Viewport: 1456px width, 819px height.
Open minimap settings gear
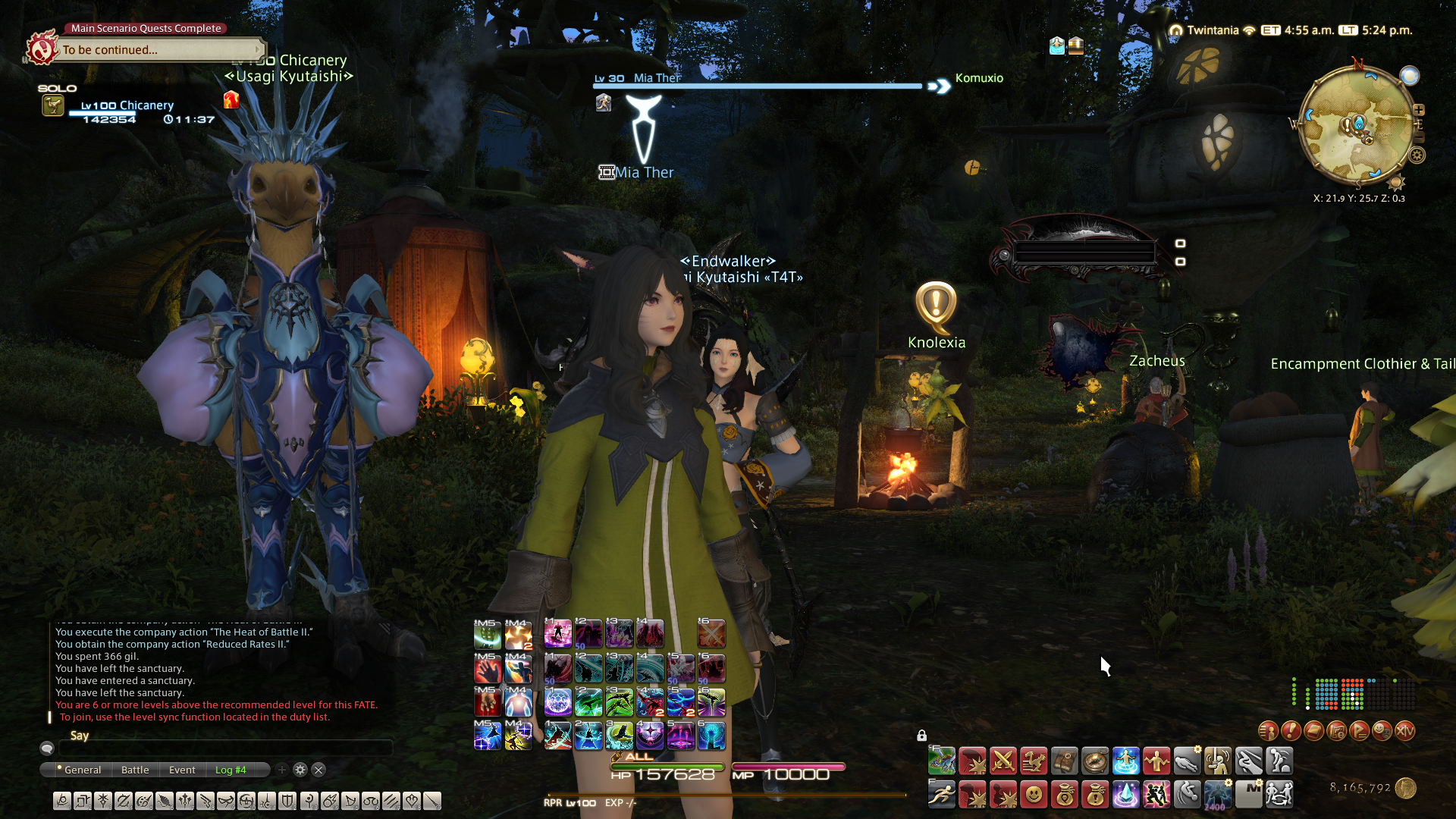pyautogui.click(x=1417, y=155)
